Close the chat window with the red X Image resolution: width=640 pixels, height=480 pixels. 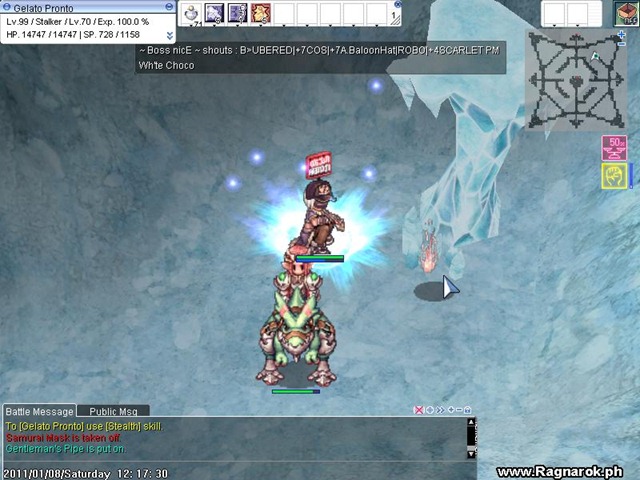(420, 410)
